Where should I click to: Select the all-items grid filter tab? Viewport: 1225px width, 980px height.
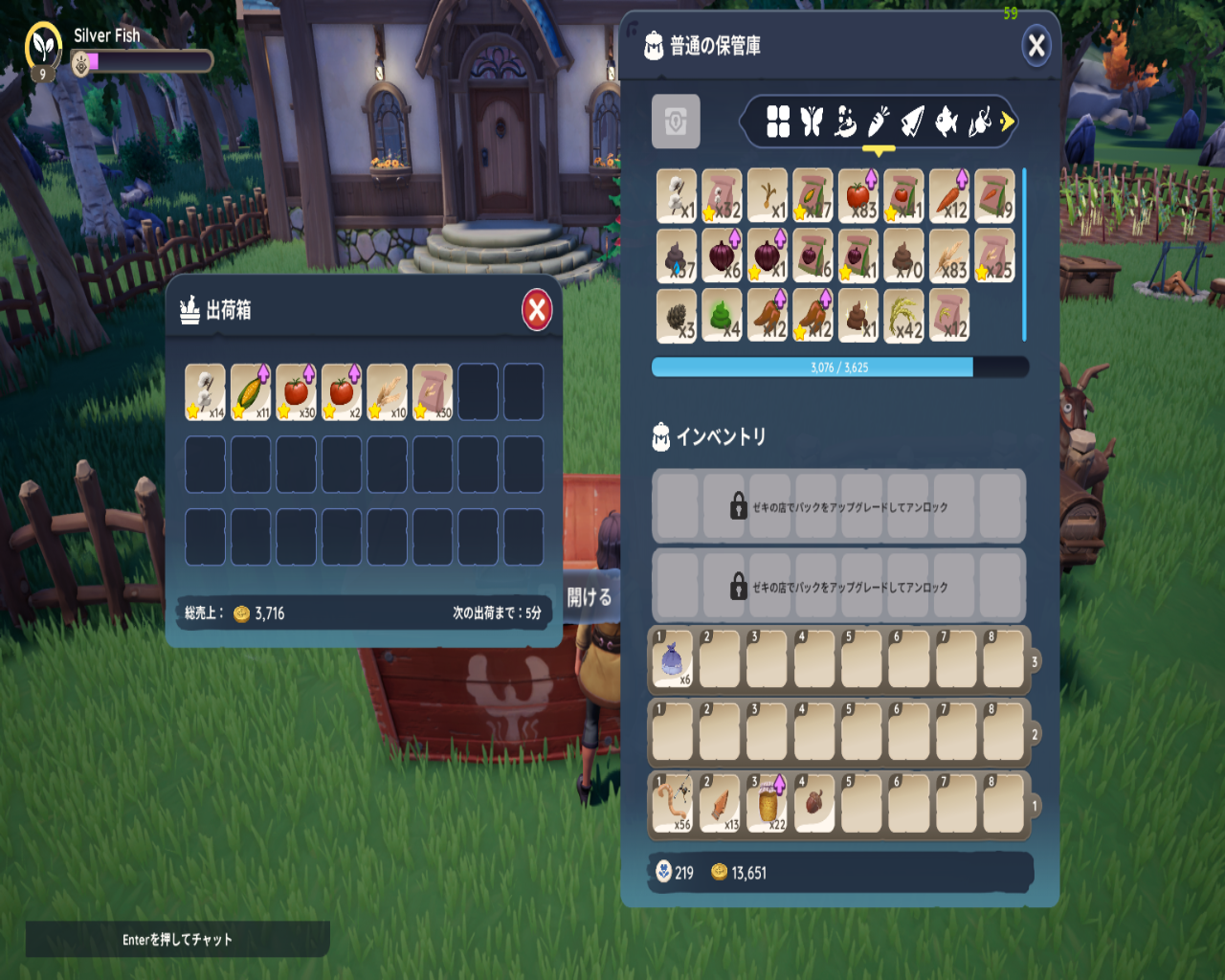[x=778, y=122]
